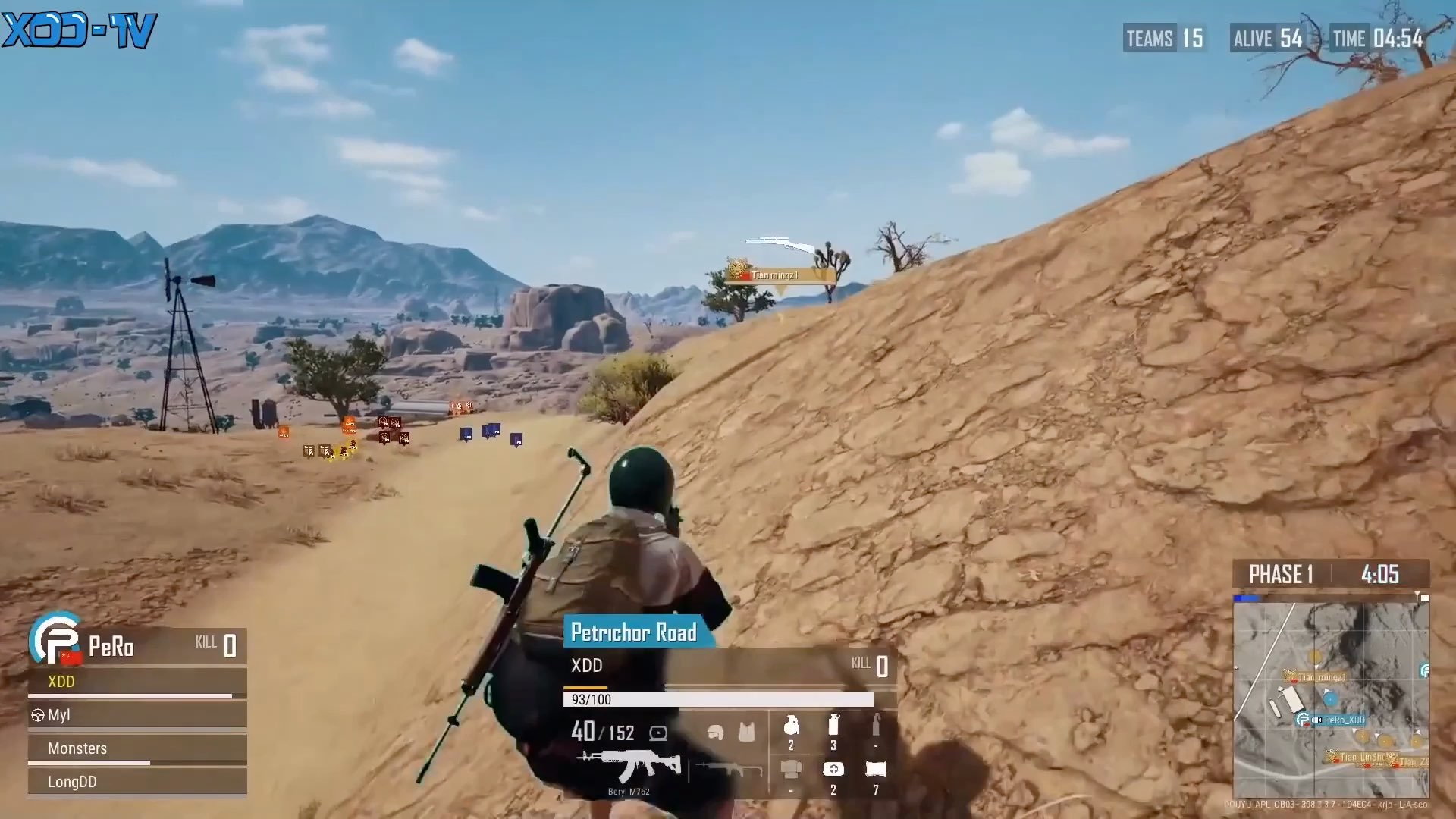
Task: Click the helmet equipment icon
Action: click(715, 733)
